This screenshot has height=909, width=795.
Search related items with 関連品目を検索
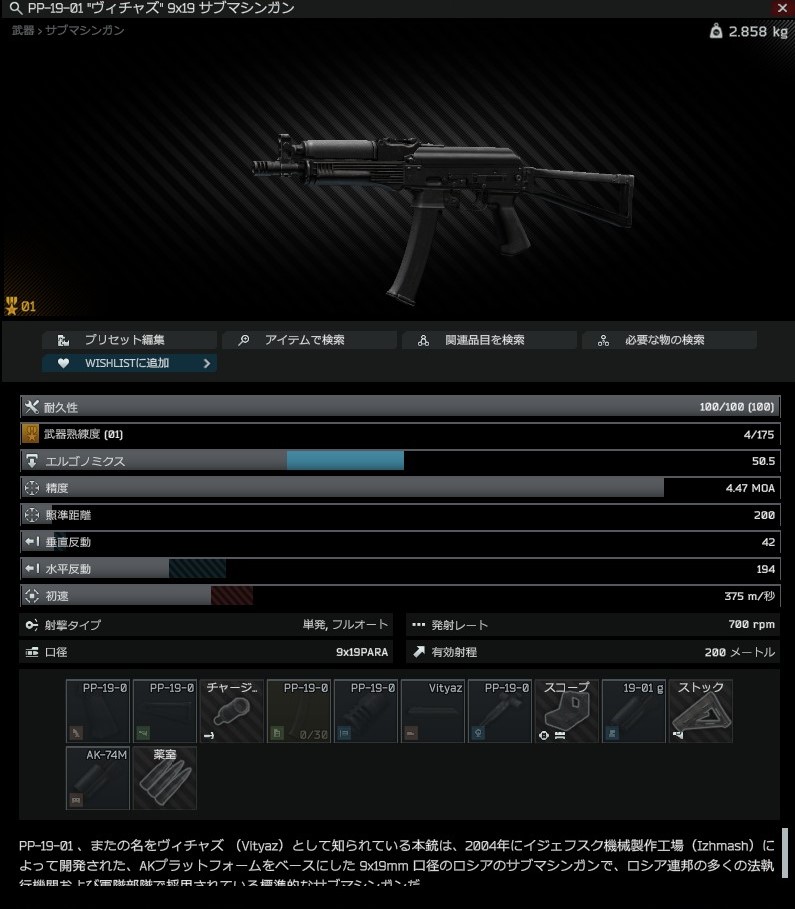[x=489, y=340]
